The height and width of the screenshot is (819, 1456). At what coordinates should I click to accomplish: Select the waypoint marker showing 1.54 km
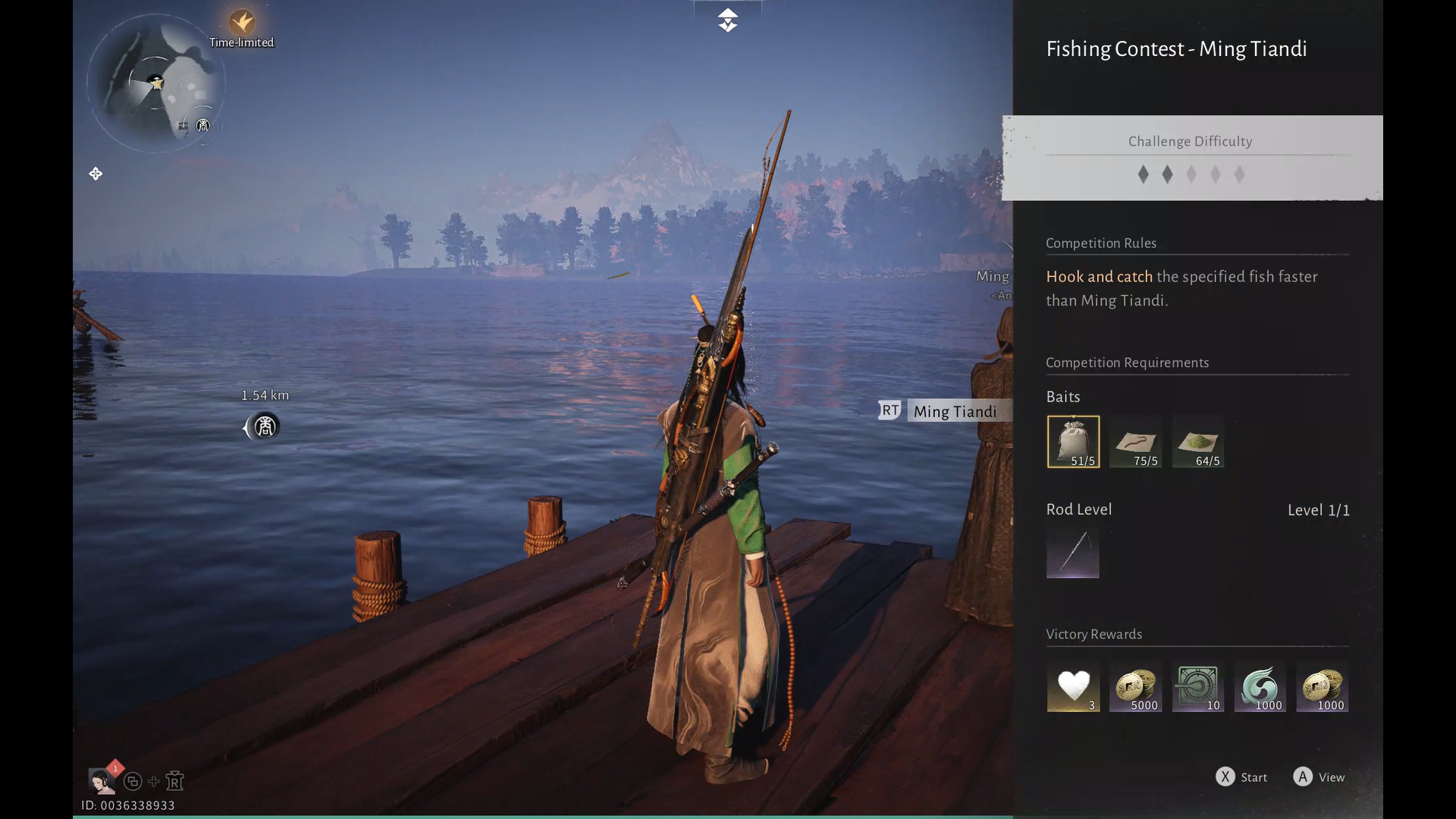pos(264,427)
